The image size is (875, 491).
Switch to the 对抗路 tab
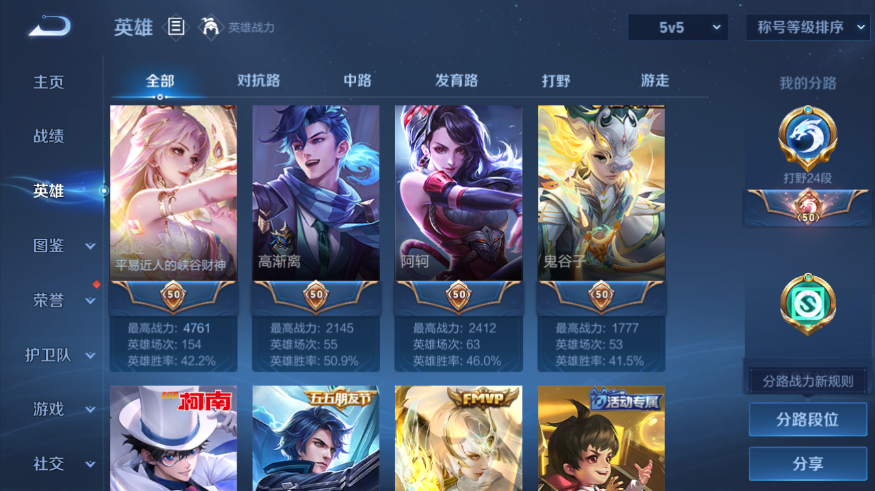click(258, 81)
